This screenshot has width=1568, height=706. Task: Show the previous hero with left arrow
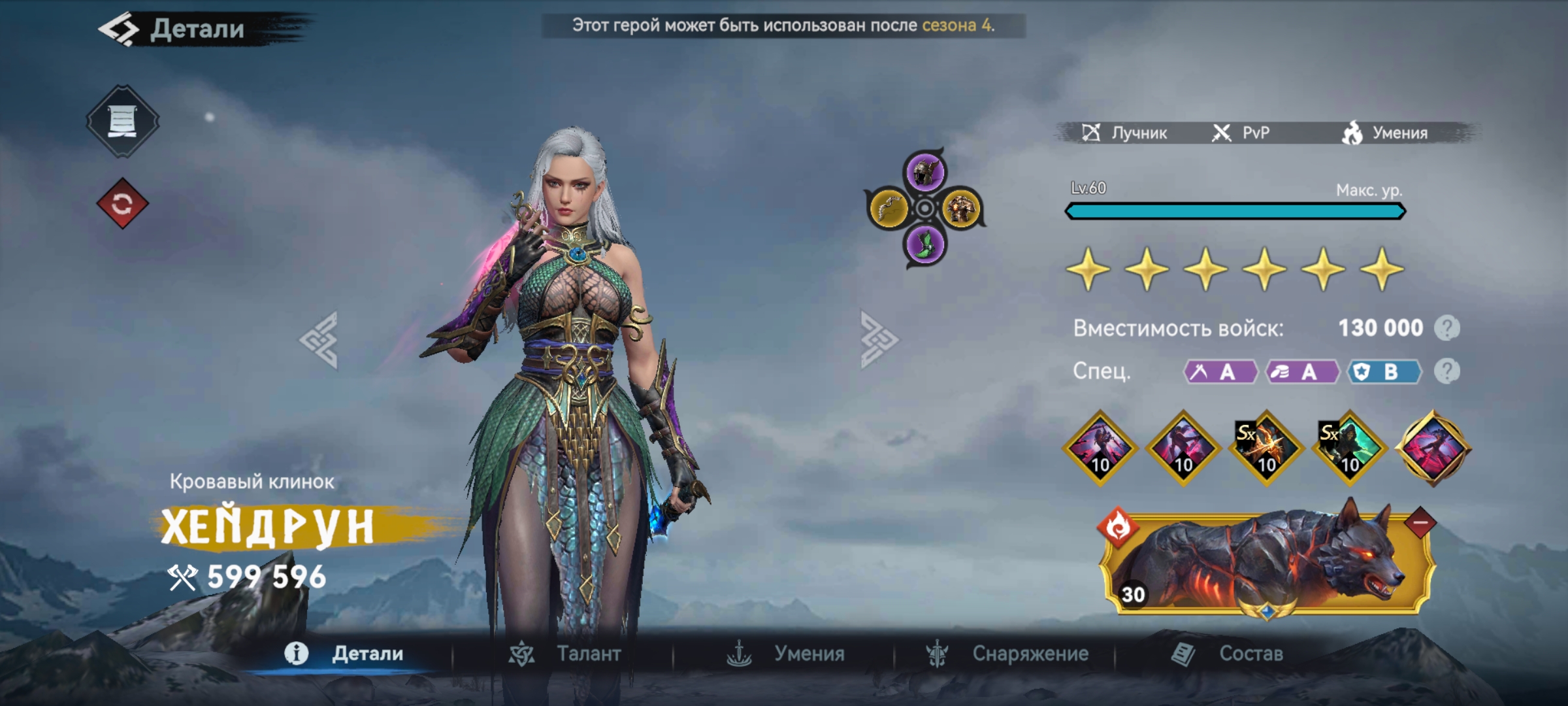(x=319, y=340)
